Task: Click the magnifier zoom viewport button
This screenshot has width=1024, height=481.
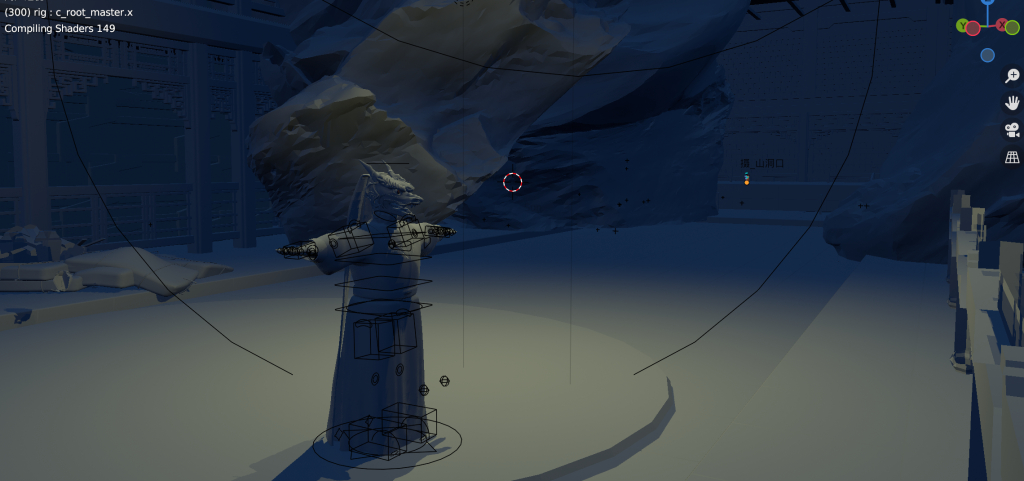Action: coord(1011,77)
